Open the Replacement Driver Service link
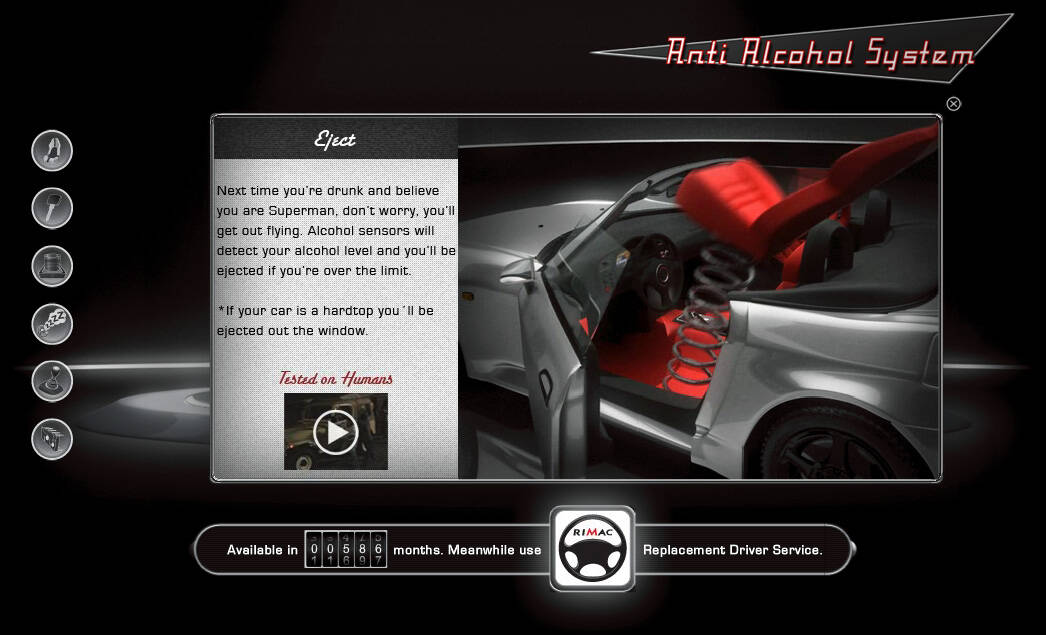Screen dimensions: 1046x635 [732, 550]
